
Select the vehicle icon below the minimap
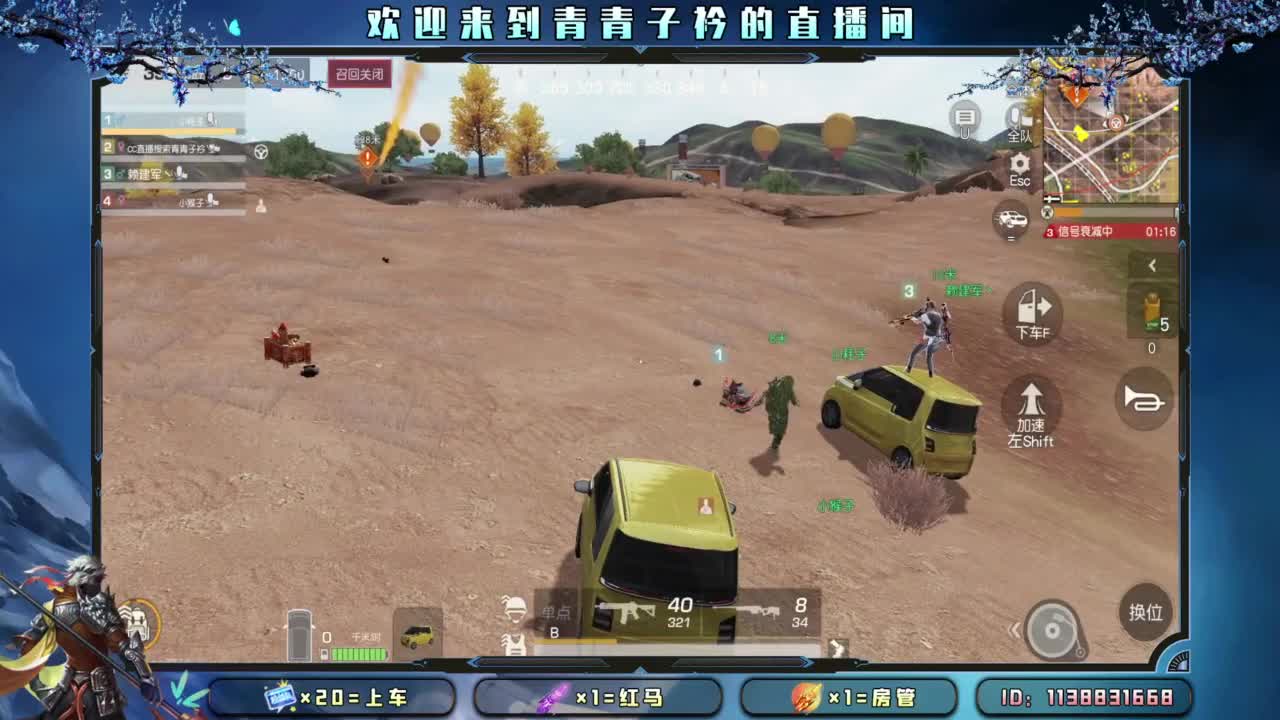tap(1010, 220)
